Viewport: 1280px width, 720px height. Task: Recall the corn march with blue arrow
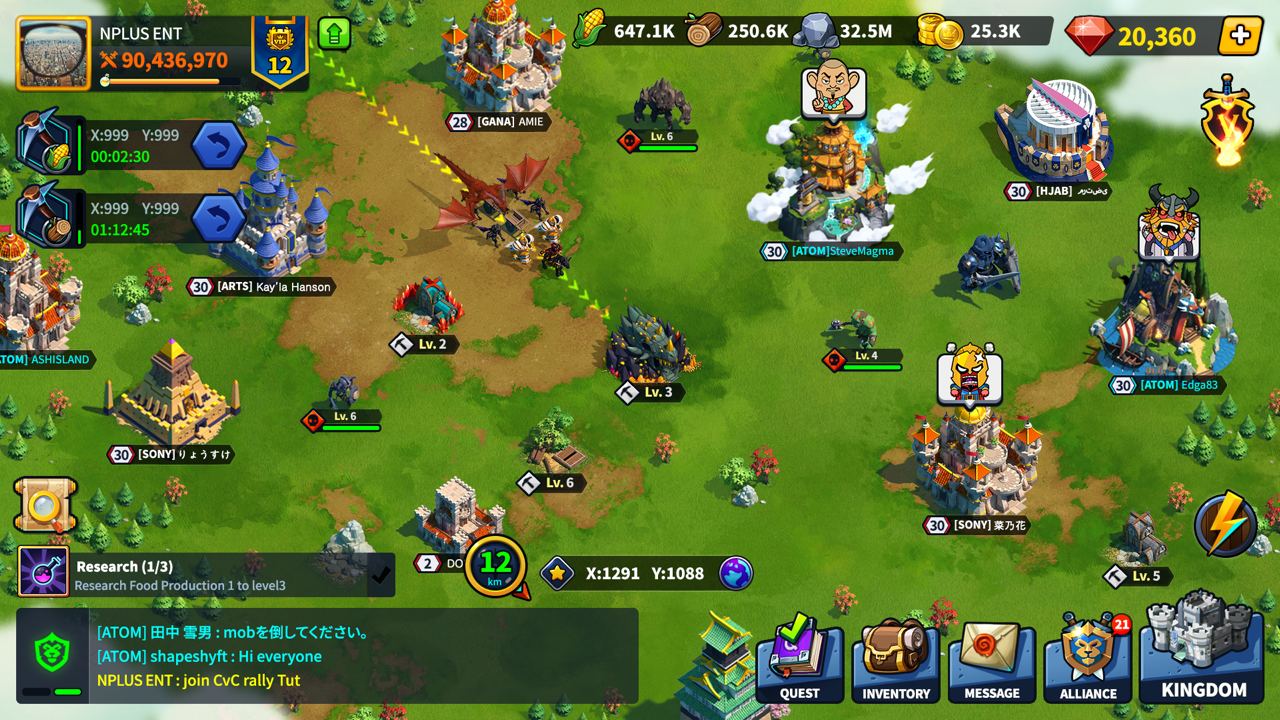218,144
